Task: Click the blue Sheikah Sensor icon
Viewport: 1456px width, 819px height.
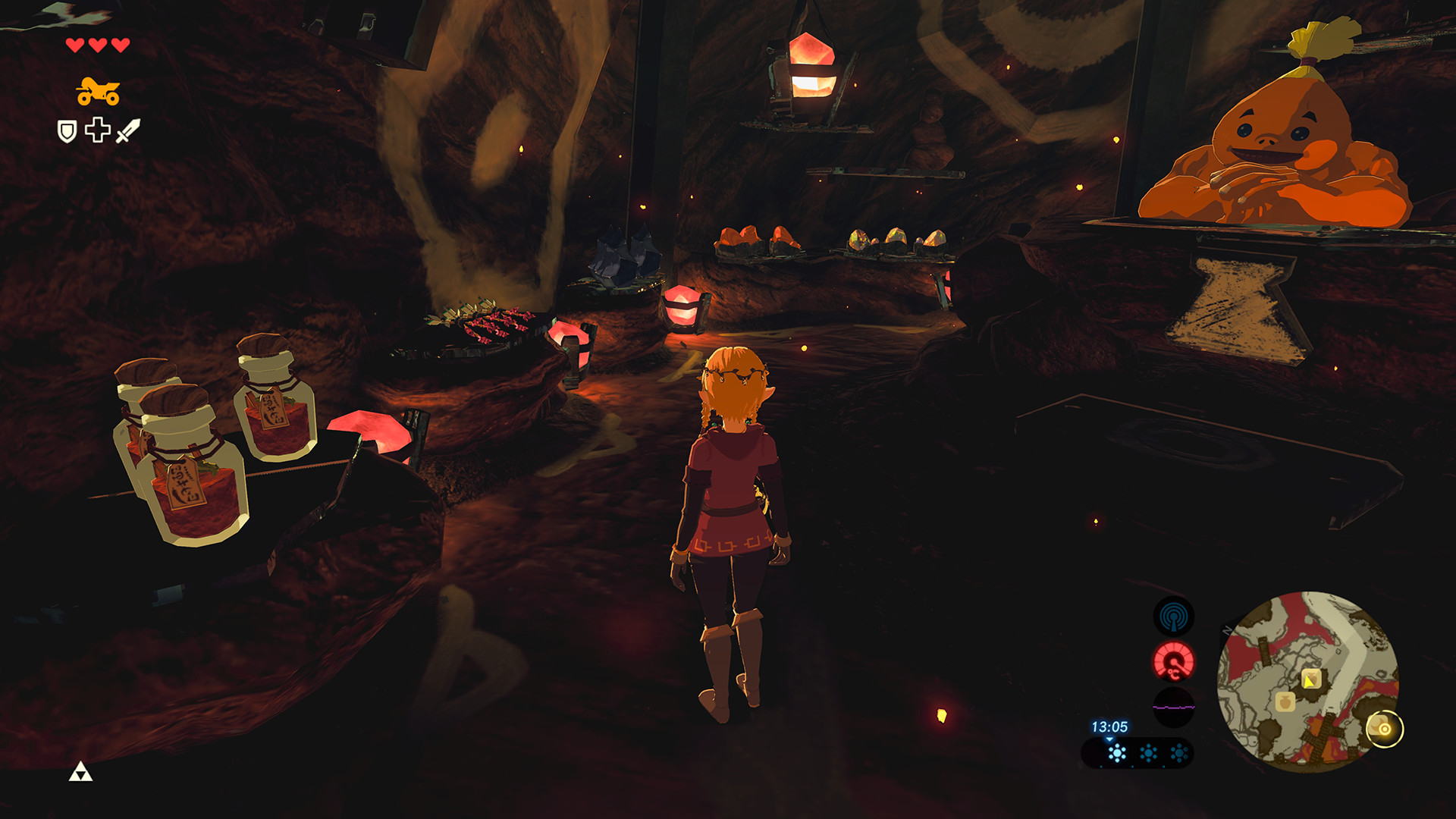Action: [1174, 617]
